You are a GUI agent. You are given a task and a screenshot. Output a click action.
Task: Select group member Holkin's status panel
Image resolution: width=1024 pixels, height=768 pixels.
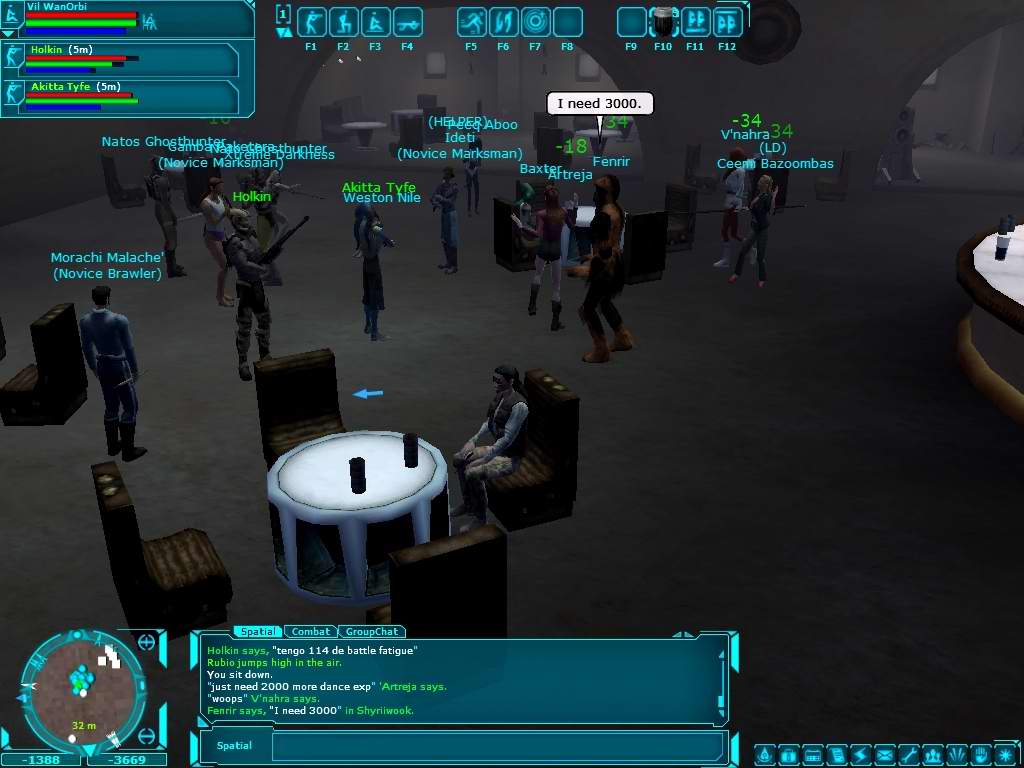coord(121,59)
